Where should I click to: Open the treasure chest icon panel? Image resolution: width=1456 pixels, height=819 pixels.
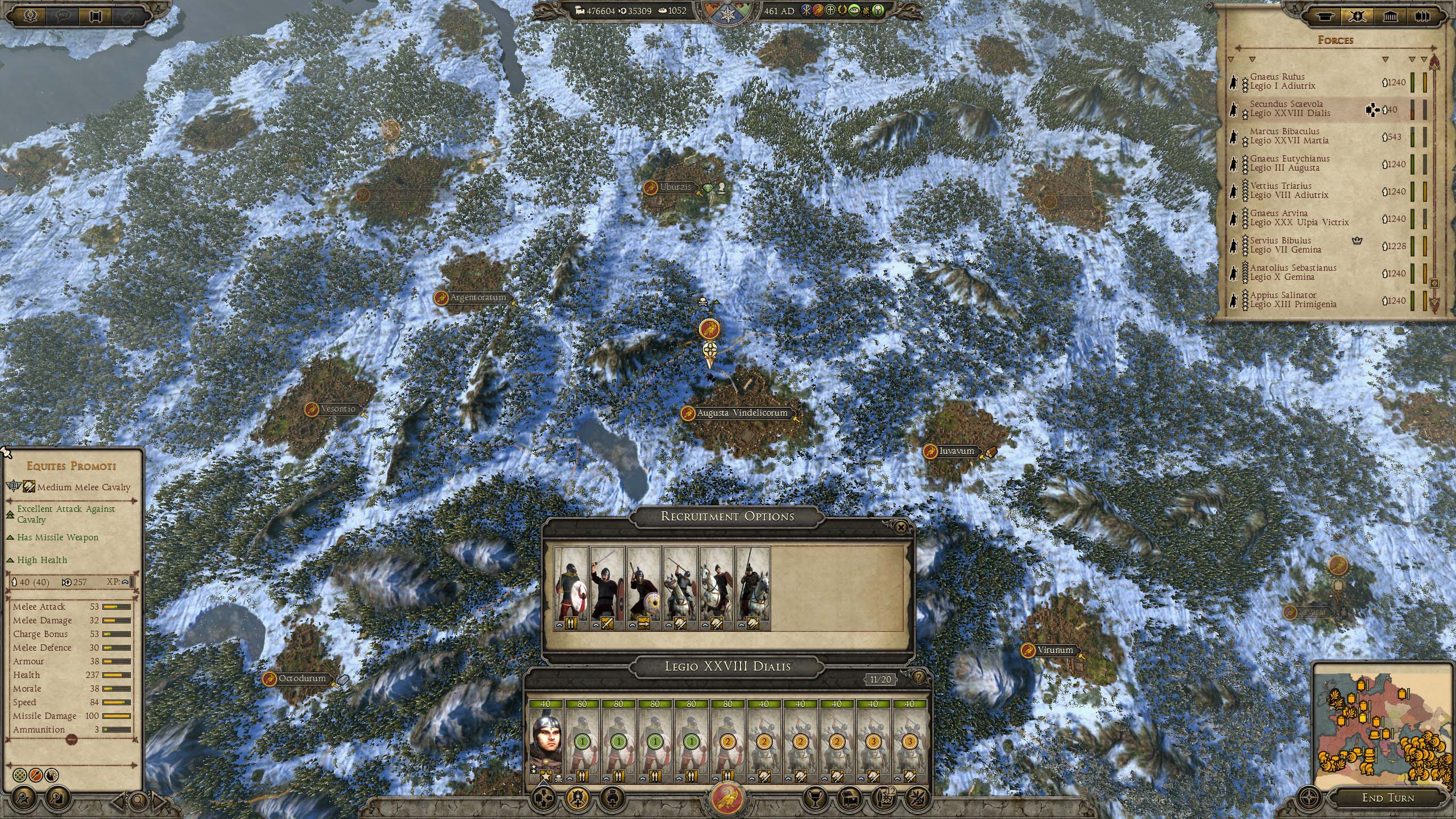851,797
